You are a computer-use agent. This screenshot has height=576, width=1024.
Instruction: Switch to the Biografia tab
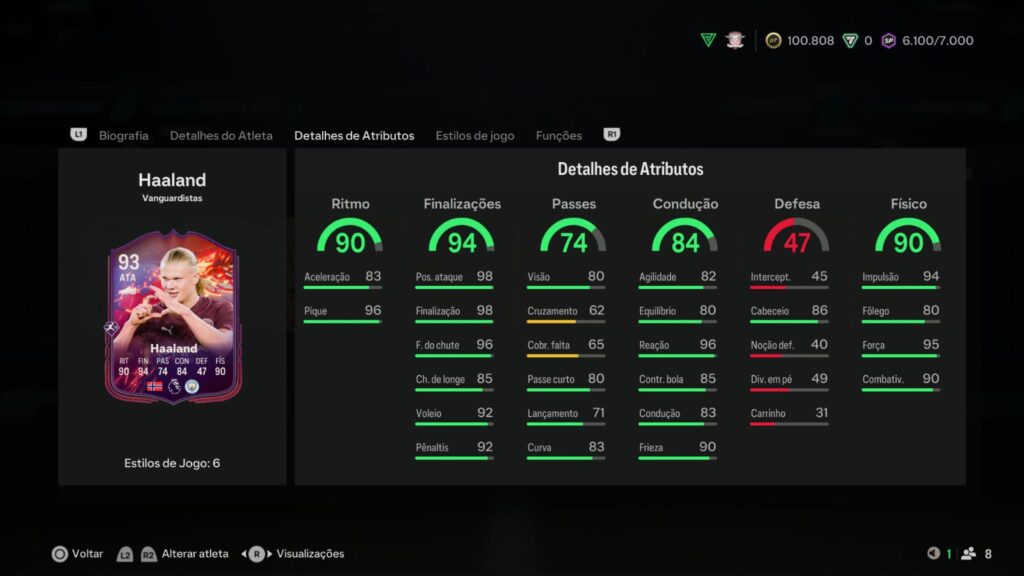click(123, 135)
